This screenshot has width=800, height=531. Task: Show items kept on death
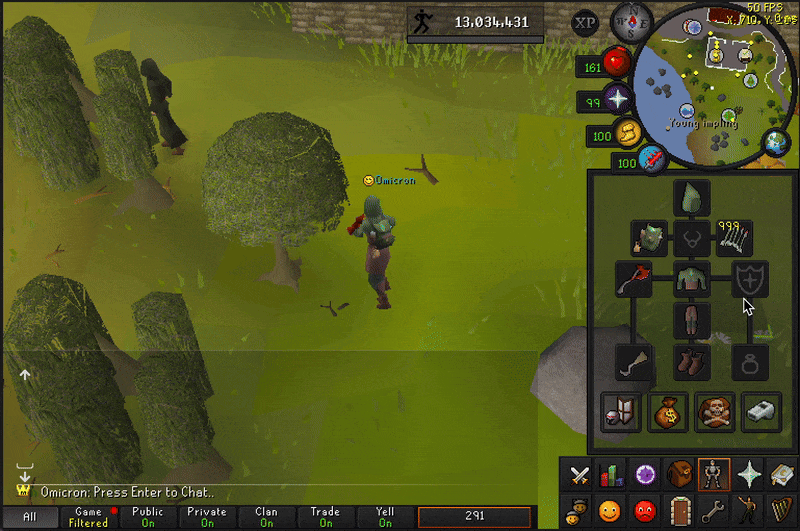pyautogui.click(x=715, y=411)
